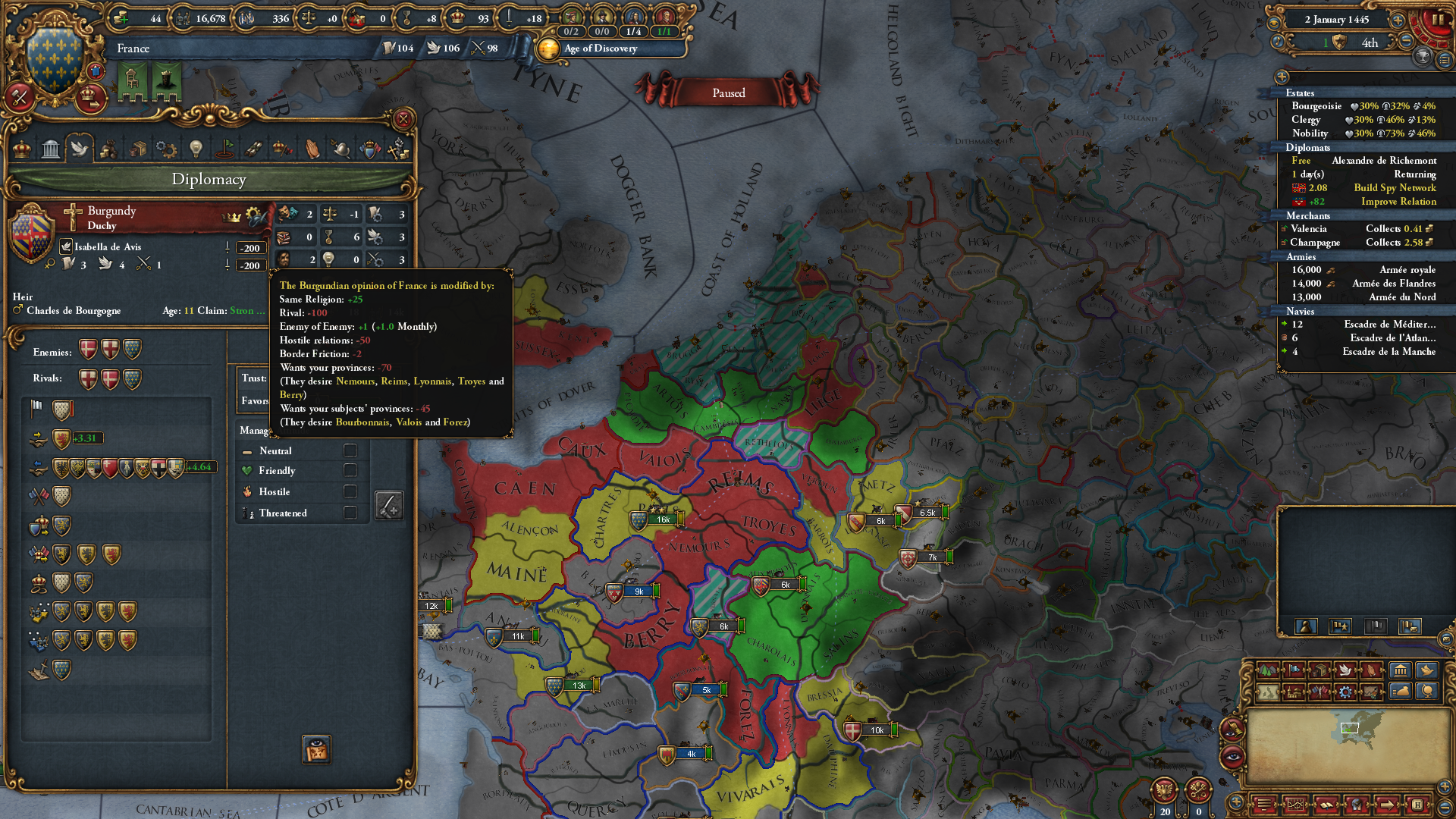Enable the Friendly attitude checkbox
The image size is (1456, 819).
click(350, 470)
